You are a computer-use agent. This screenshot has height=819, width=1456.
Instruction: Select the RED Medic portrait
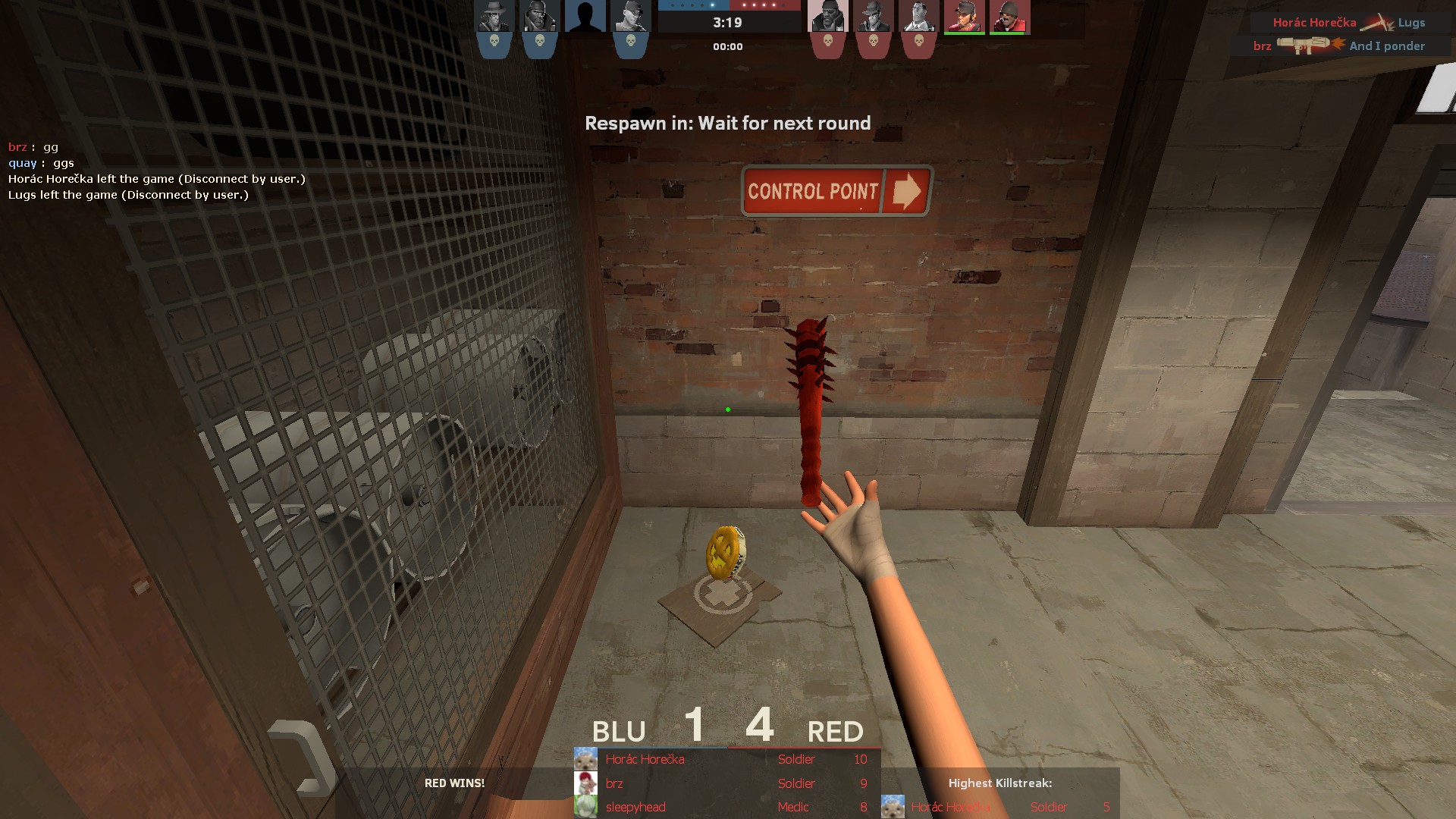[919, 17]
